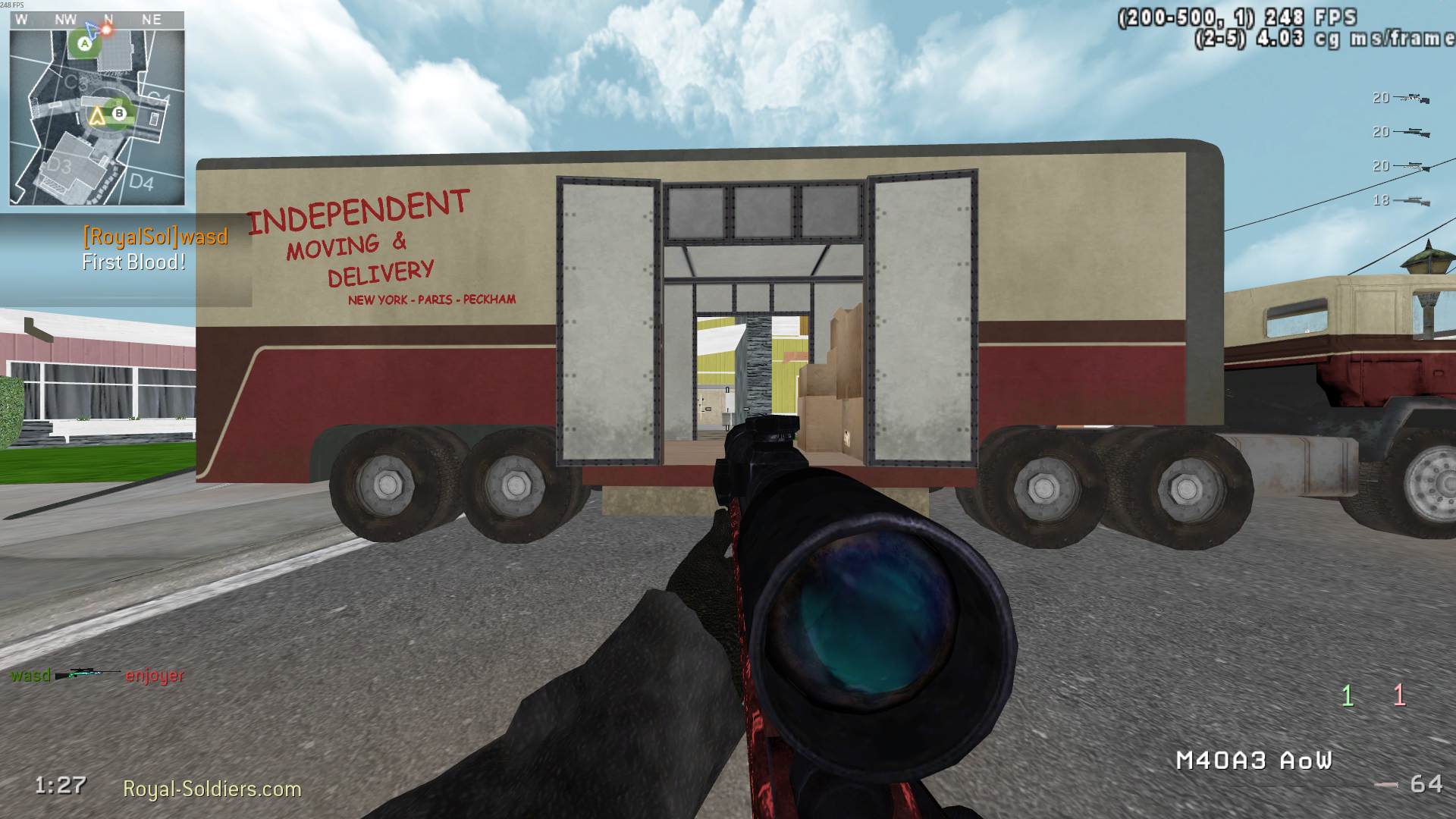The width and height of the screenshot is (1456, 819).
Task: Click the compass heading strip
Action: [x=96, y=20]
